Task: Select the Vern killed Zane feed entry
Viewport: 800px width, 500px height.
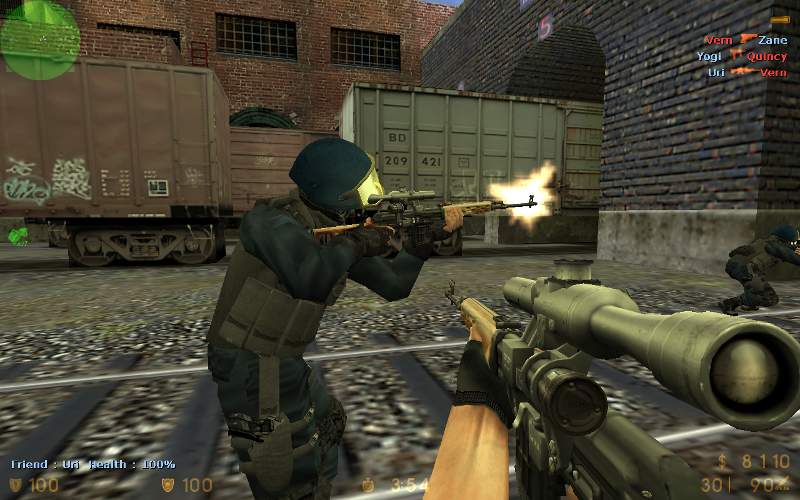Action: point(745,40)
